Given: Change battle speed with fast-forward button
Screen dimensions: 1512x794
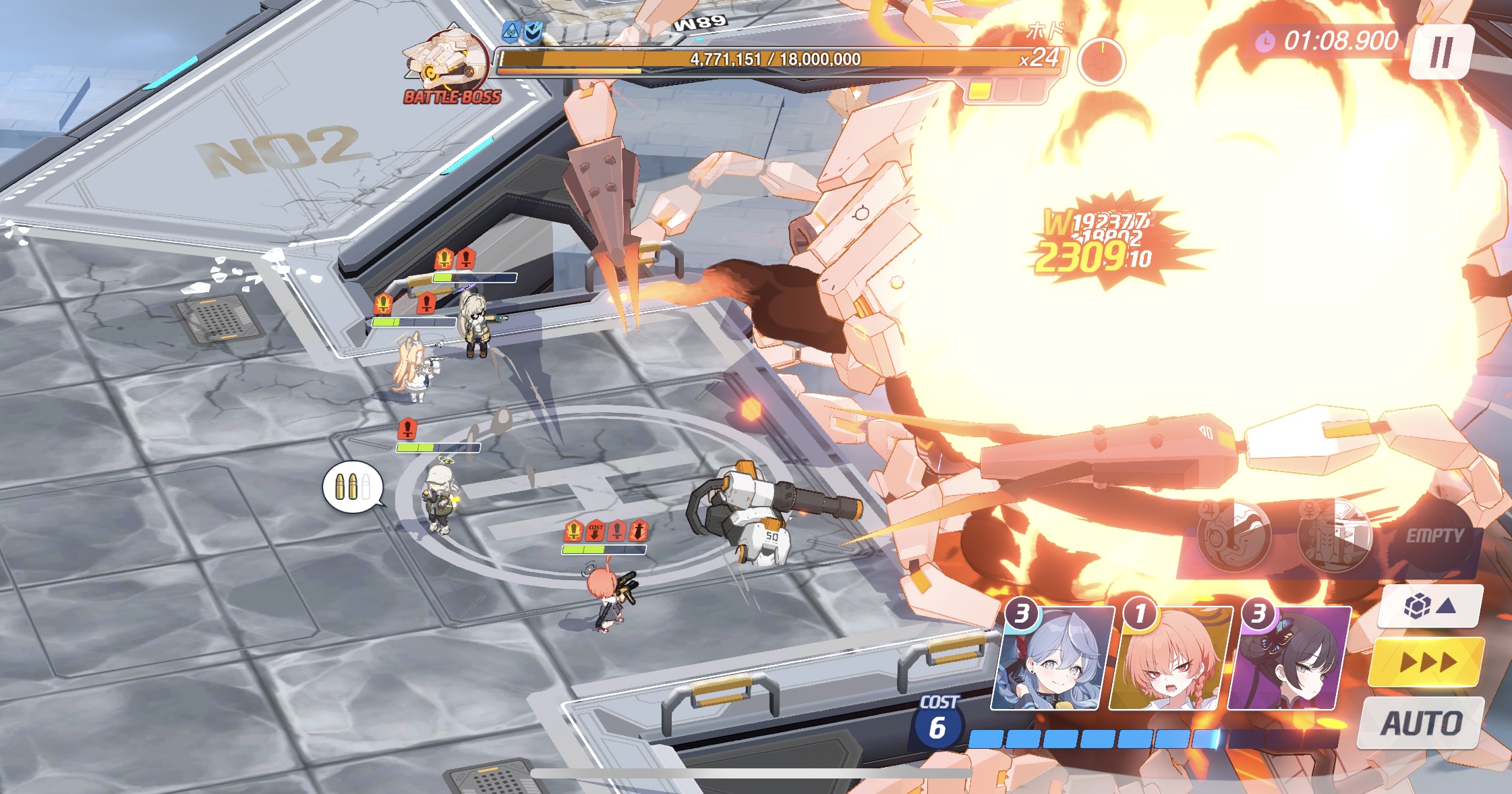Looking at the screenshot, I should (1427, 662).
